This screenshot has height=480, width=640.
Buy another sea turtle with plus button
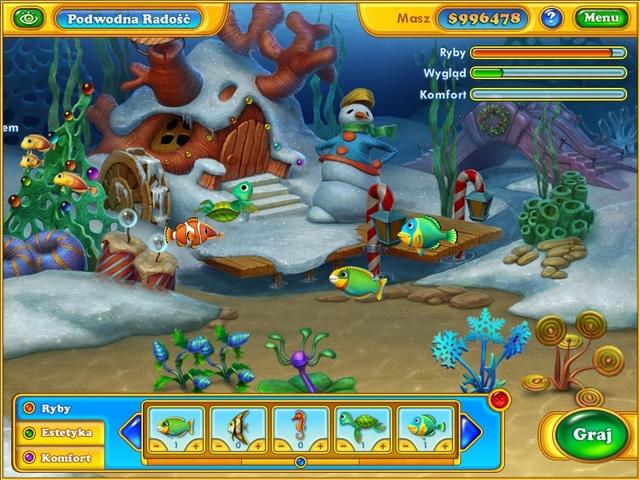(384, 445)
